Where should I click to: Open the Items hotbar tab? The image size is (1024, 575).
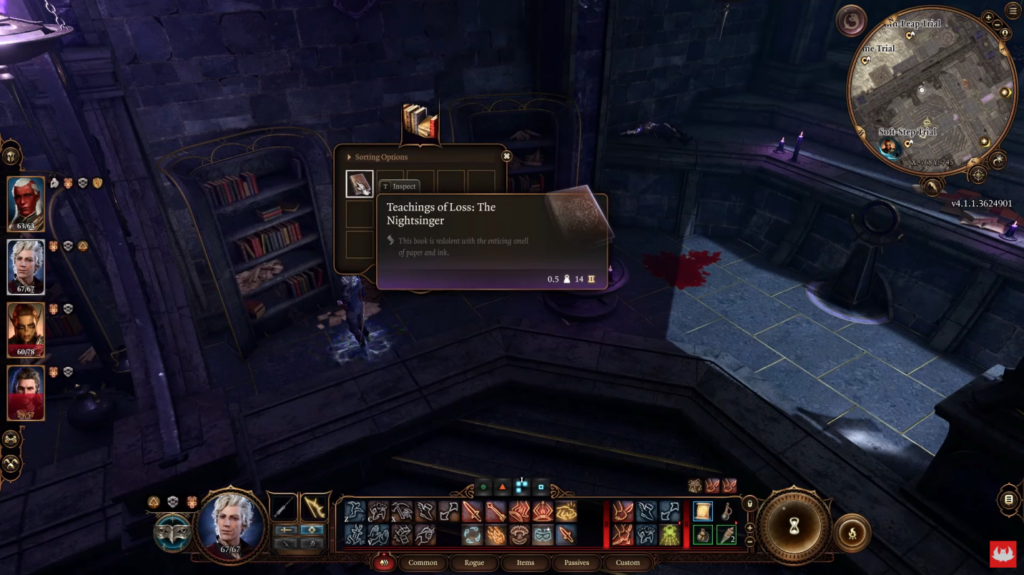point(525,563)
